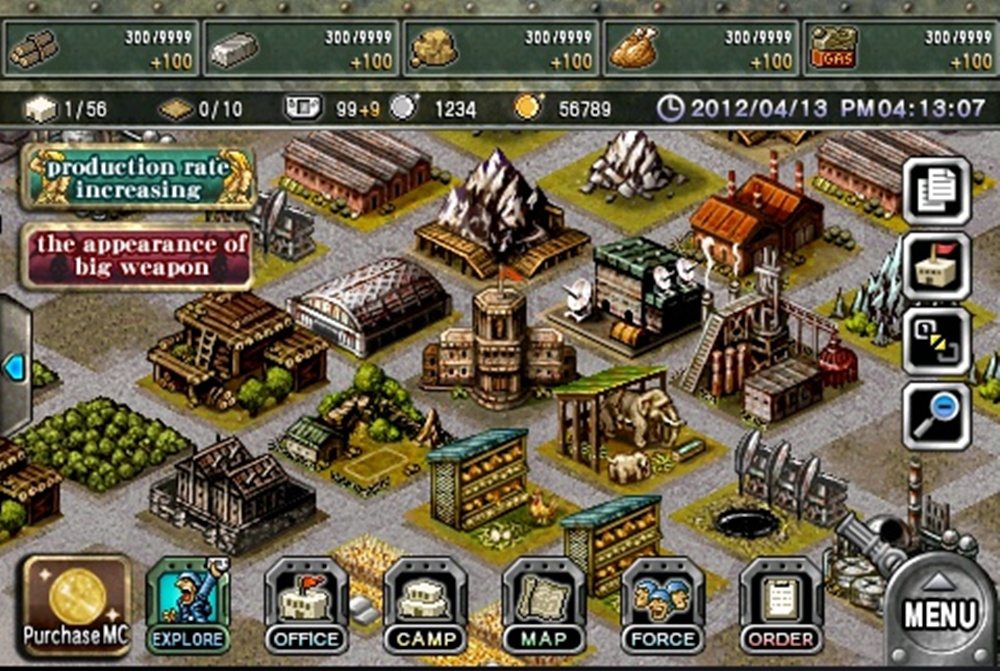The image size is (1000, 671).
Task: Open the Purchase MC shop
Action: point(77,606)
